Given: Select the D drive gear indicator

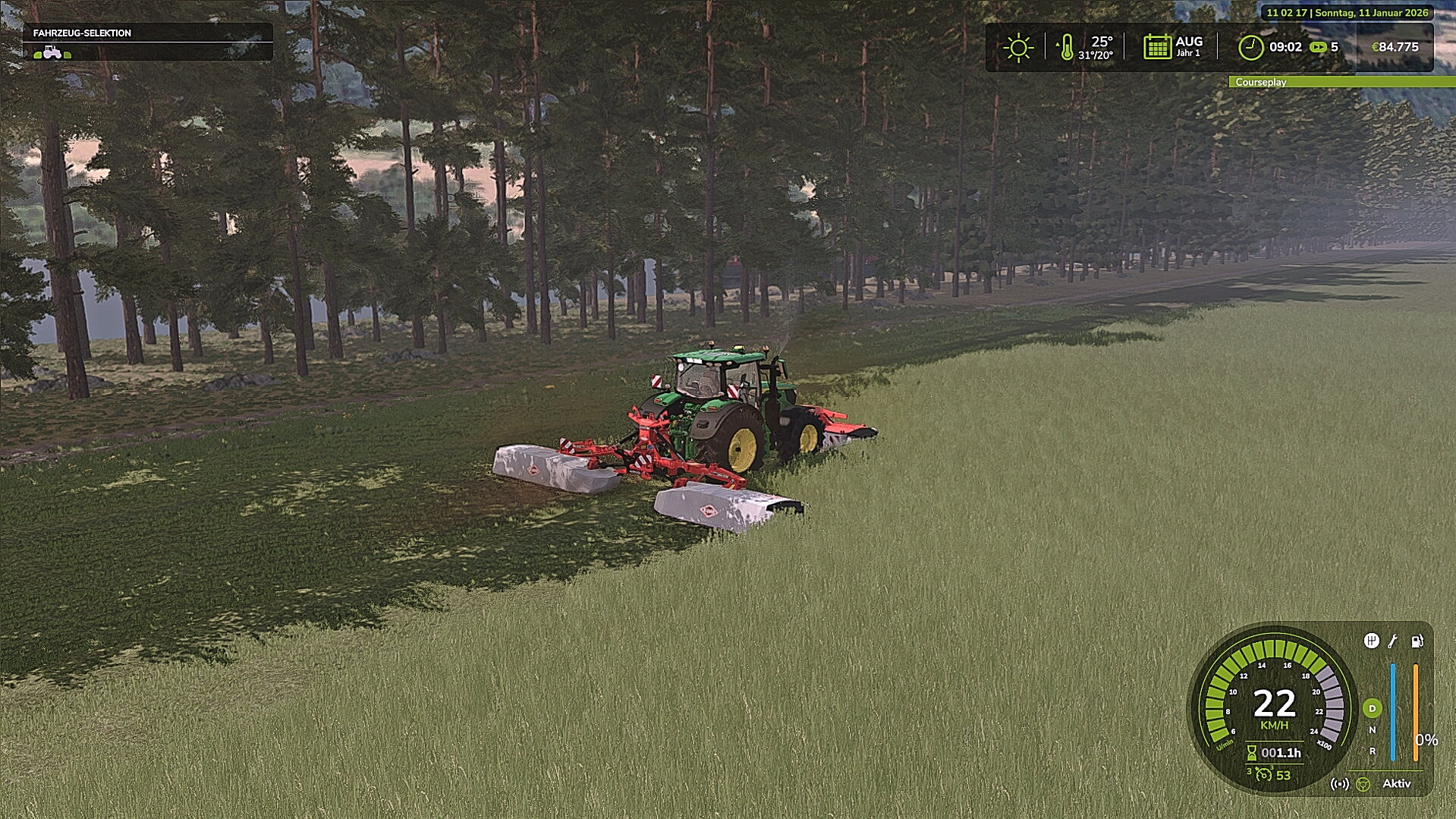Looking at the screenshot, I should pos(1372,708).
